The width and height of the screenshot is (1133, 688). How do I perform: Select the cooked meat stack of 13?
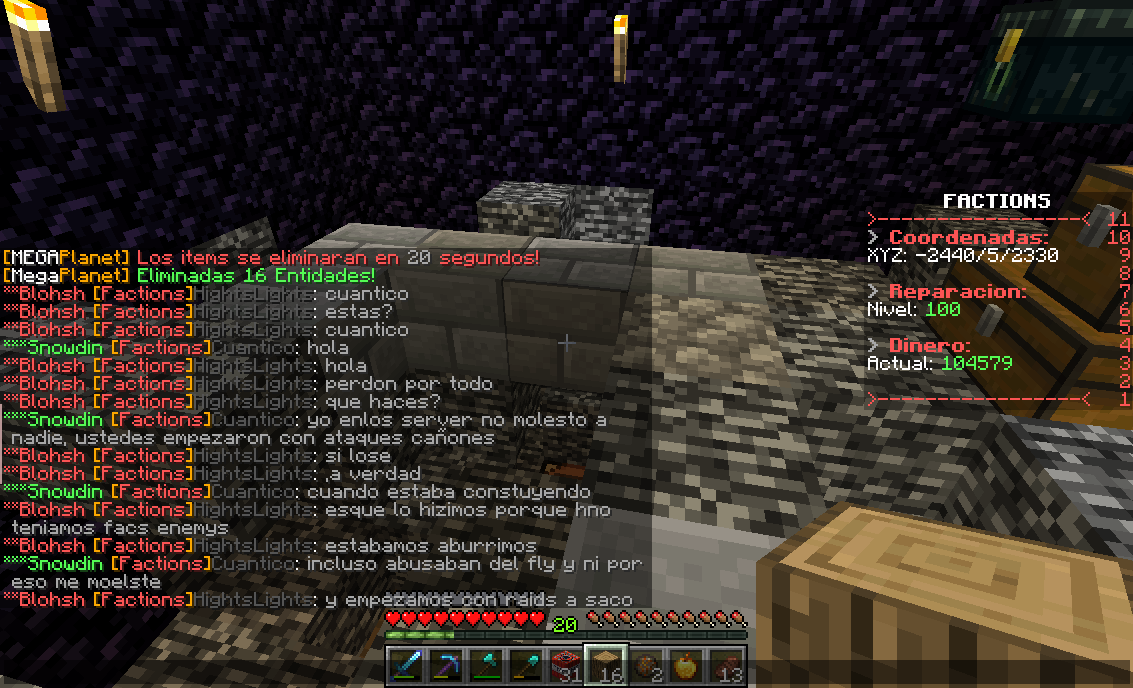pos(727,665)
